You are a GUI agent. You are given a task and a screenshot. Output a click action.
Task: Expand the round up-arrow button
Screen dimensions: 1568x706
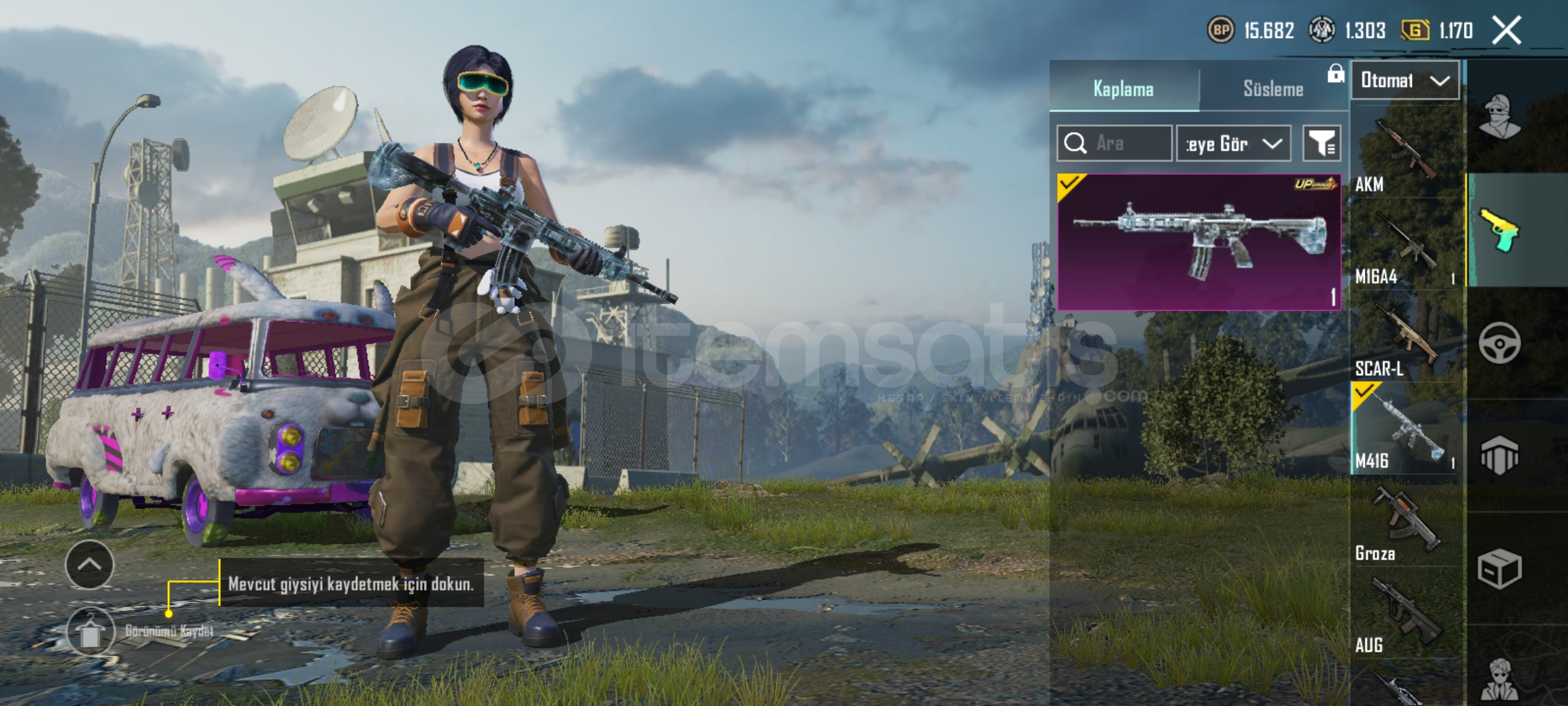[90, 564]
